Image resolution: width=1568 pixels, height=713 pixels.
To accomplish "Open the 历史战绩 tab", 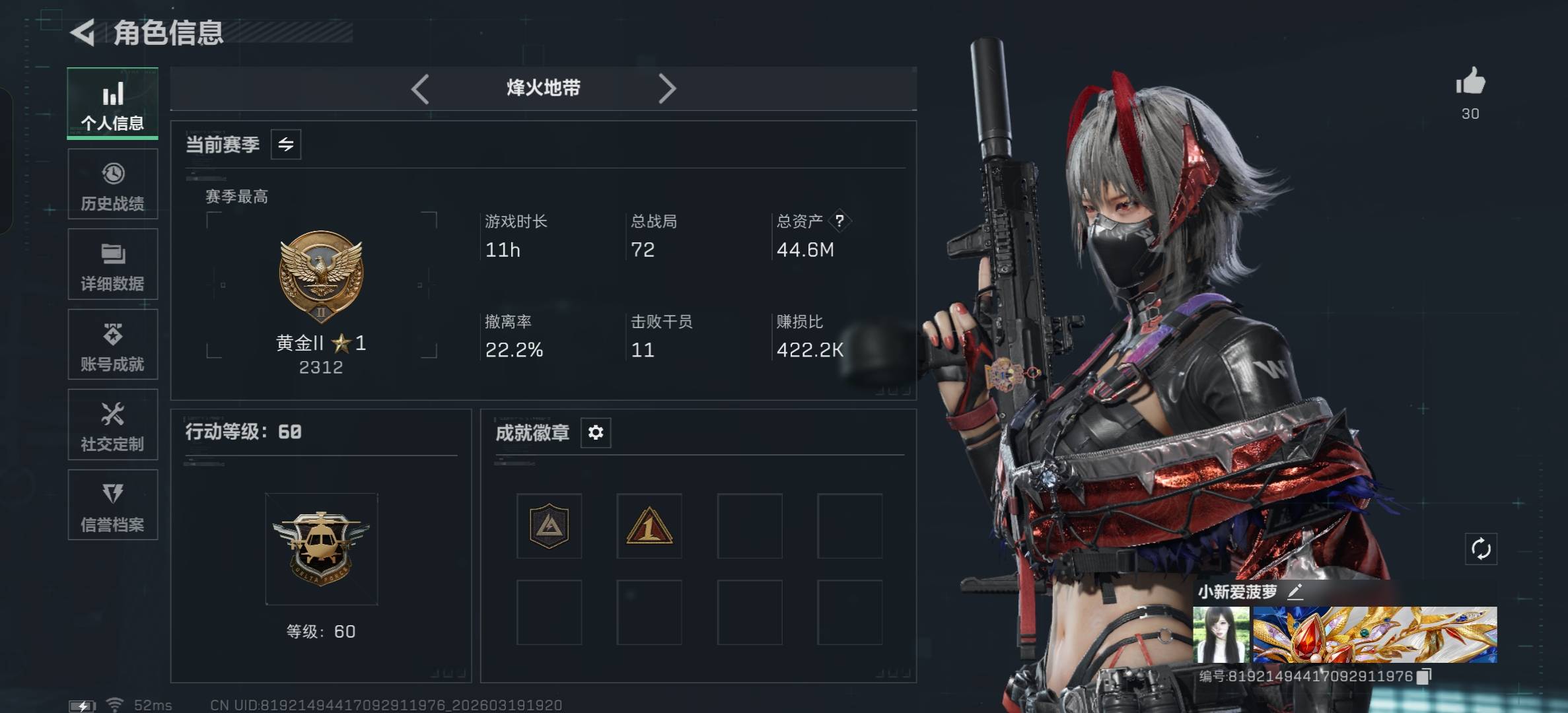I will pyautogui.click(x=112, y=184).
